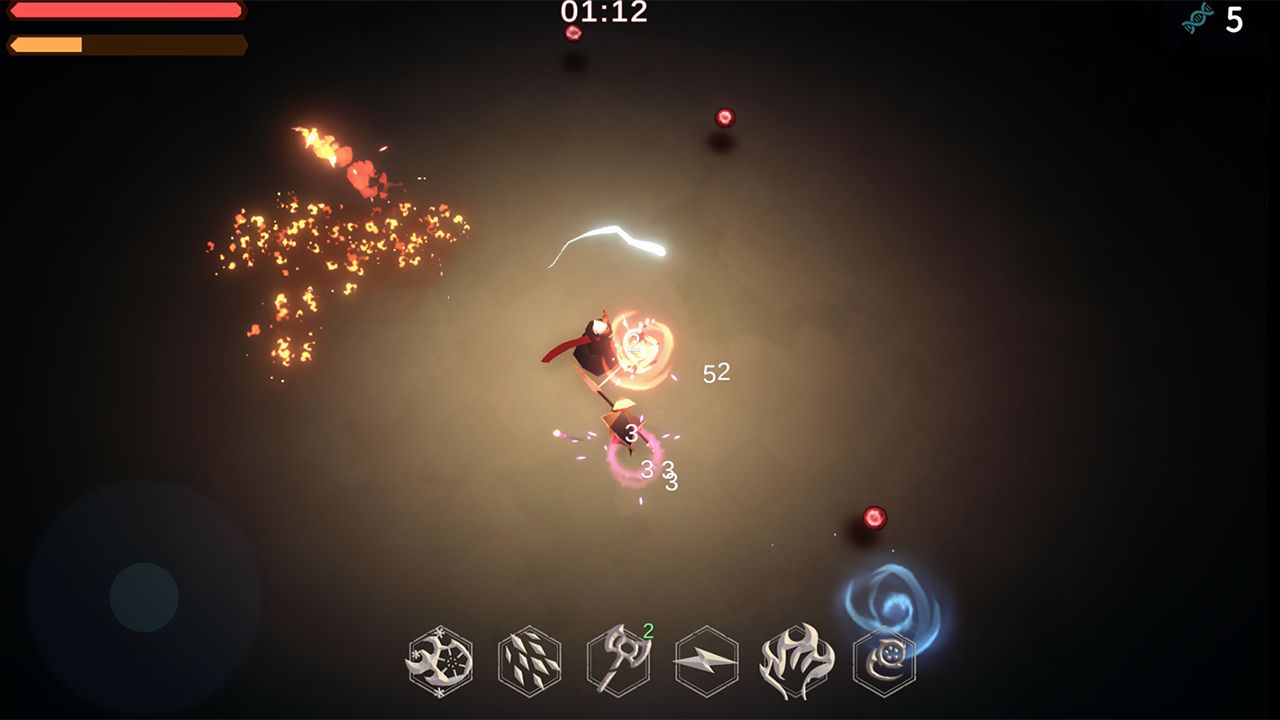Tap the virtual joystick knob
This screenshot has width=1280, height=720.
[x=144, y=597]
